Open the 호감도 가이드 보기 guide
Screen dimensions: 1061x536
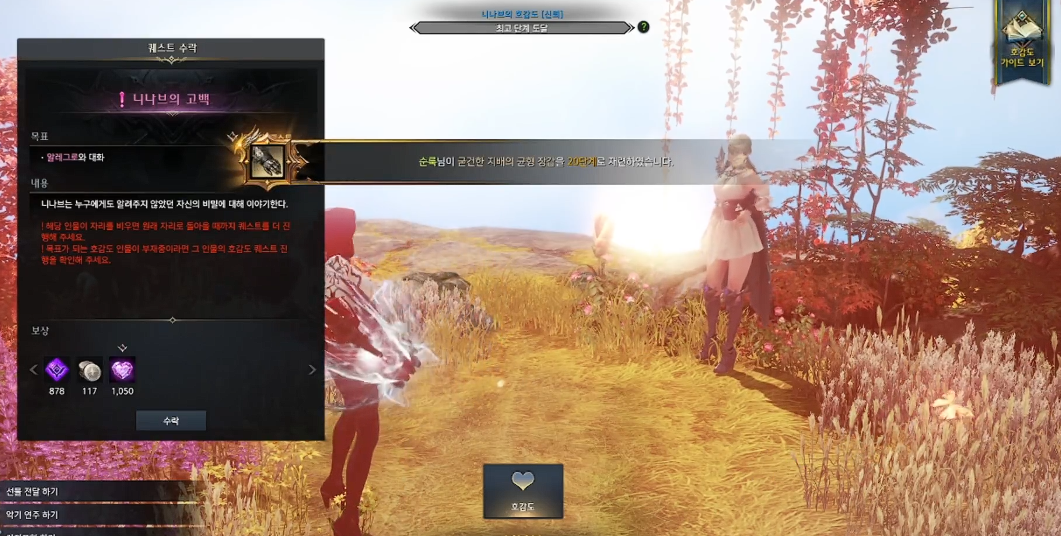1021,45
